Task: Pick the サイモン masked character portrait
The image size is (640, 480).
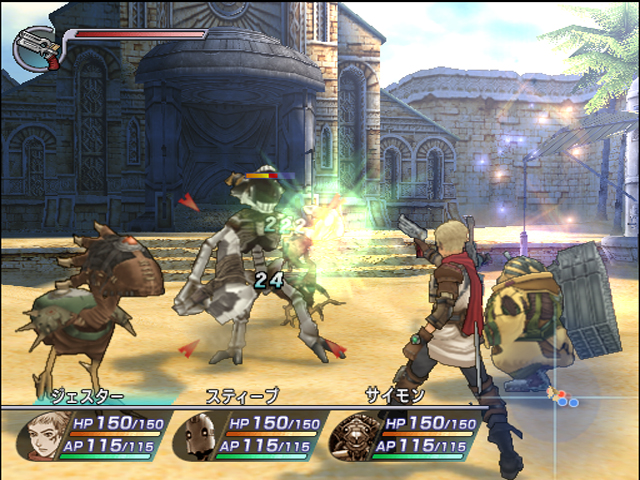Action: pos(352,435)
